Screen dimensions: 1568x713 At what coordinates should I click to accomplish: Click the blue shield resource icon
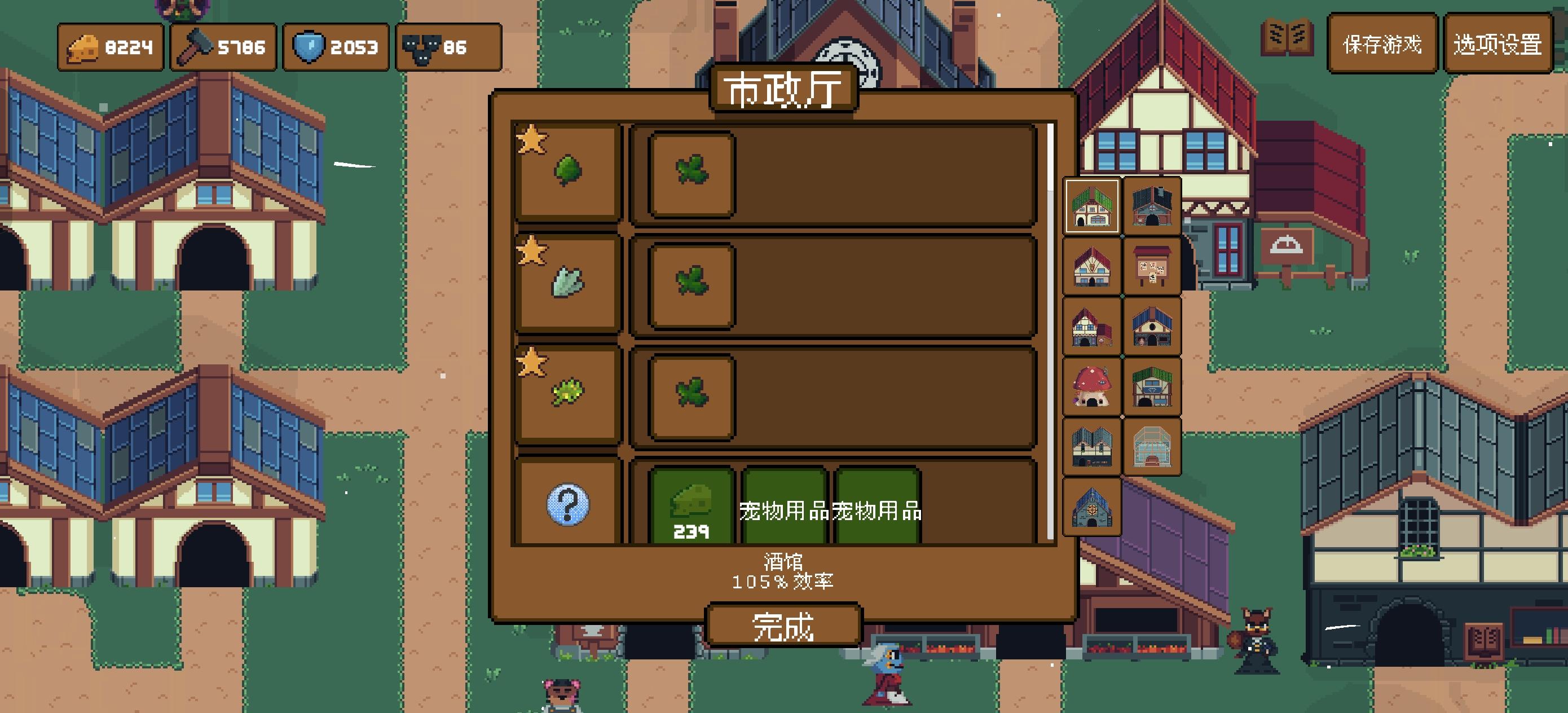pos(310,46)
